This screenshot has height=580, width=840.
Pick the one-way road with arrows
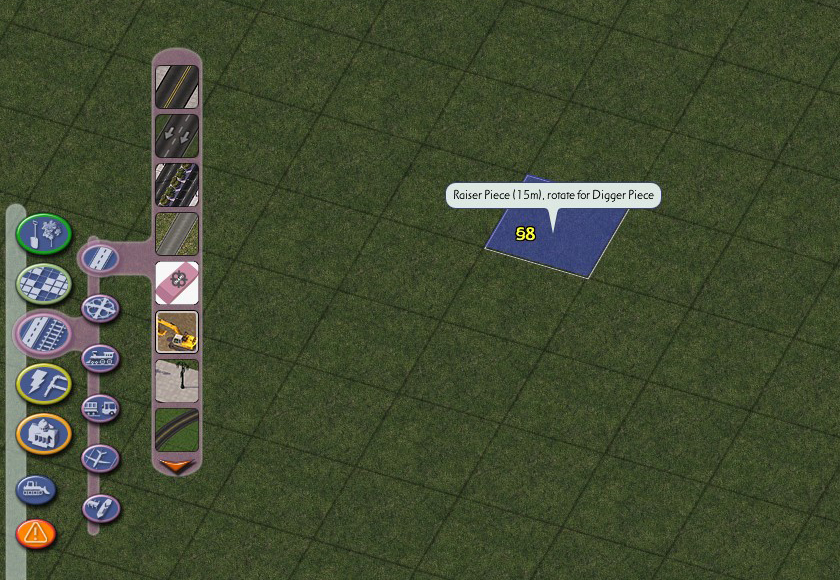(177, 136)
